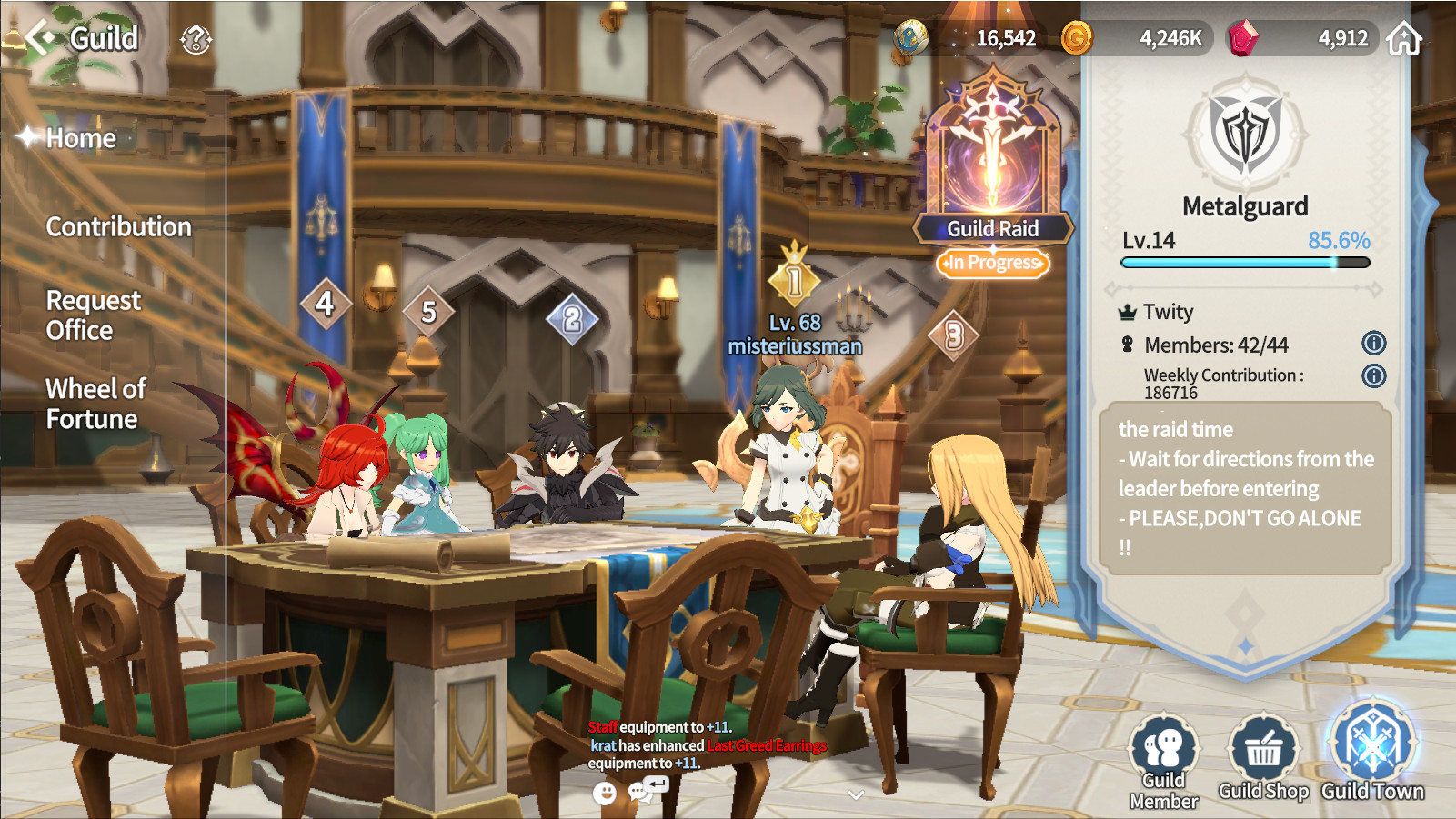Go back using the Guild arrow
Viewport: 1456px width, 819px height.
click(39, 38)
